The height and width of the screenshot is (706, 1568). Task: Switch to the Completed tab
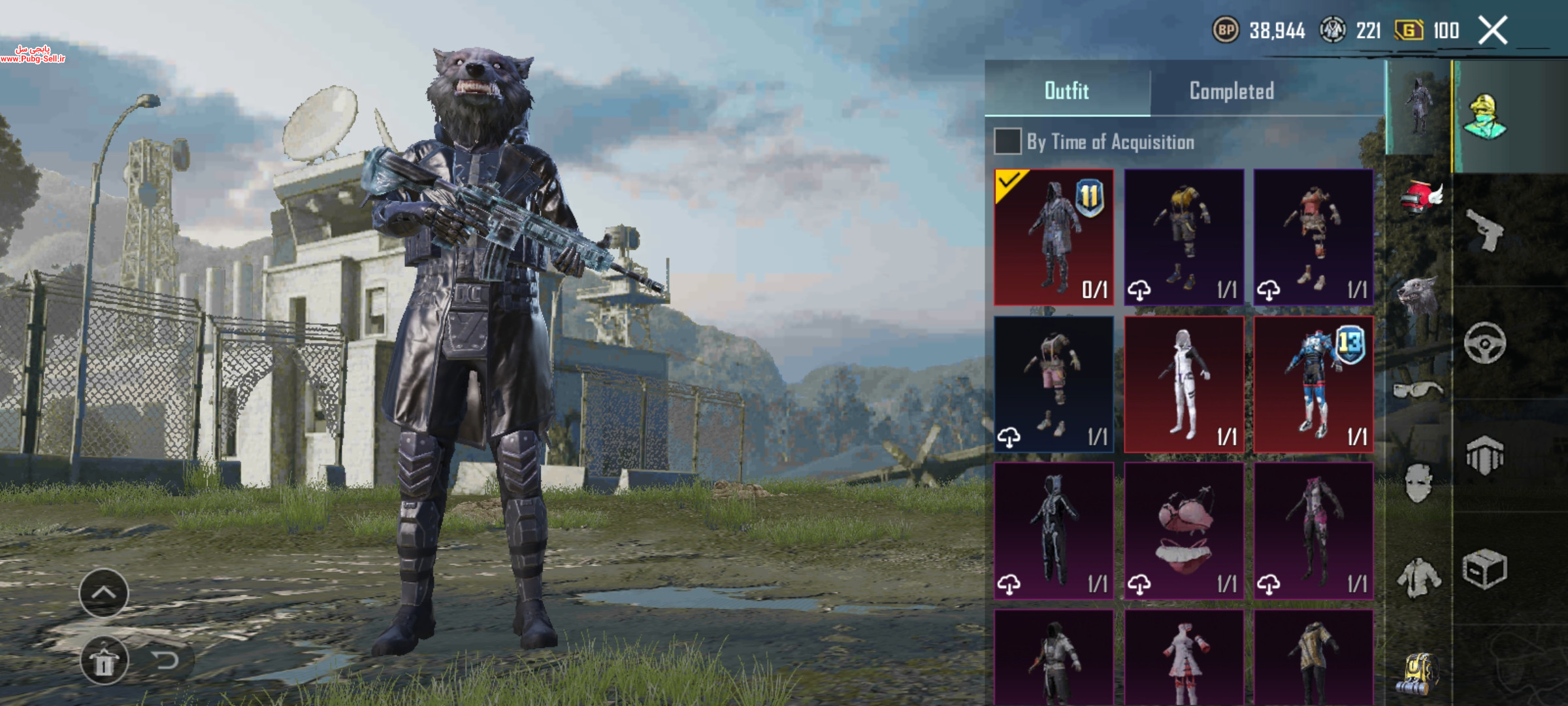point(1232,91)
